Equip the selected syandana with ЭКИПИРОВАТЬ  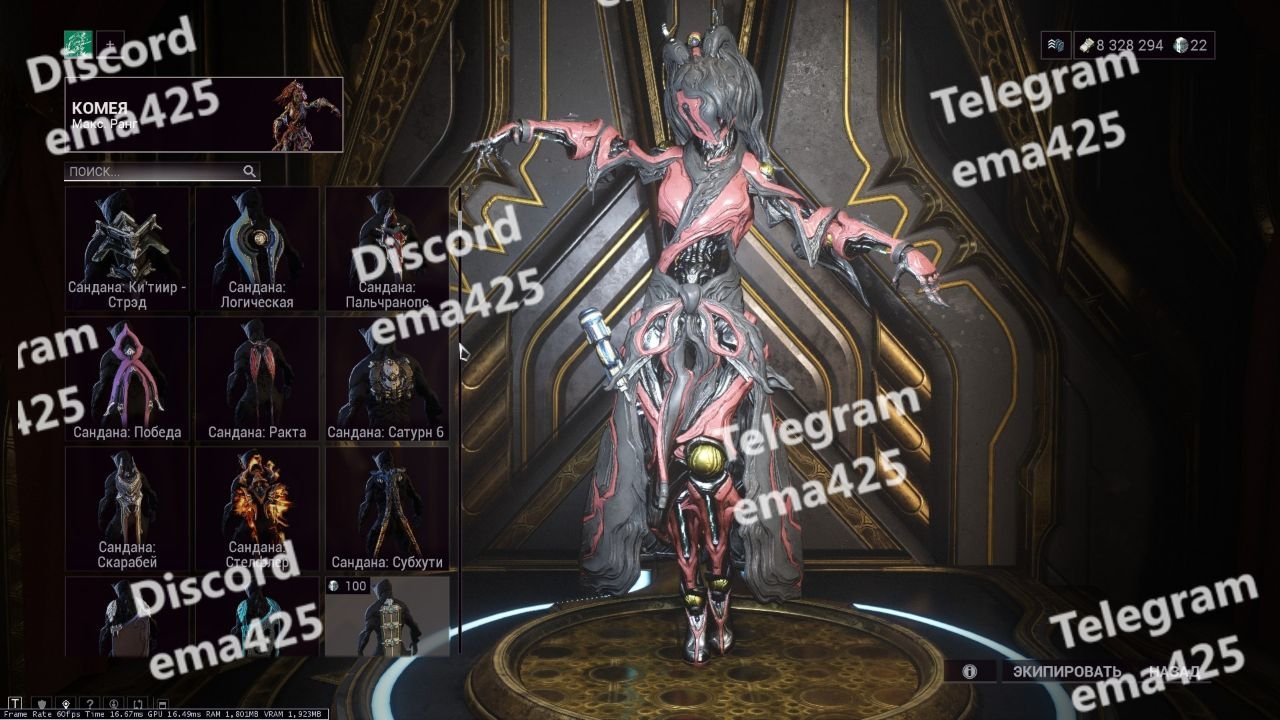pyautogui.click(x=1066, y=671)
